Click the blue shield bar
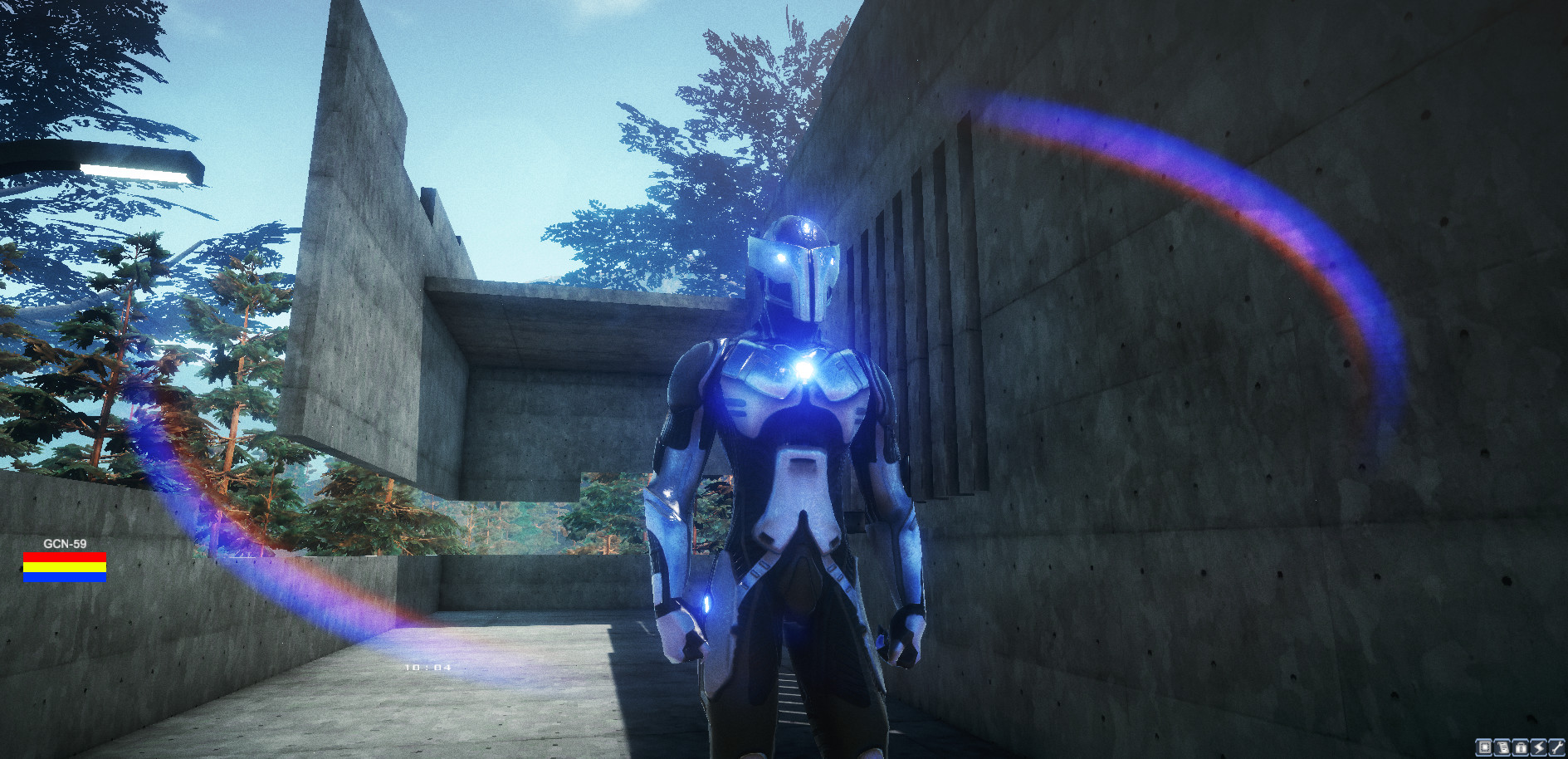Viewport: 1568px width, 759px height. coord(65,577)
